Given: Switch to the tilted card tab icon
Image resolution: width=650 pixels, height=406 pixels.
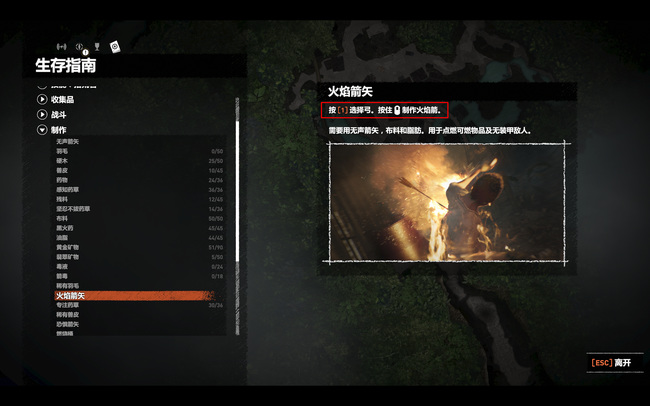Looking at the screenshot, I should click(115, 45).
